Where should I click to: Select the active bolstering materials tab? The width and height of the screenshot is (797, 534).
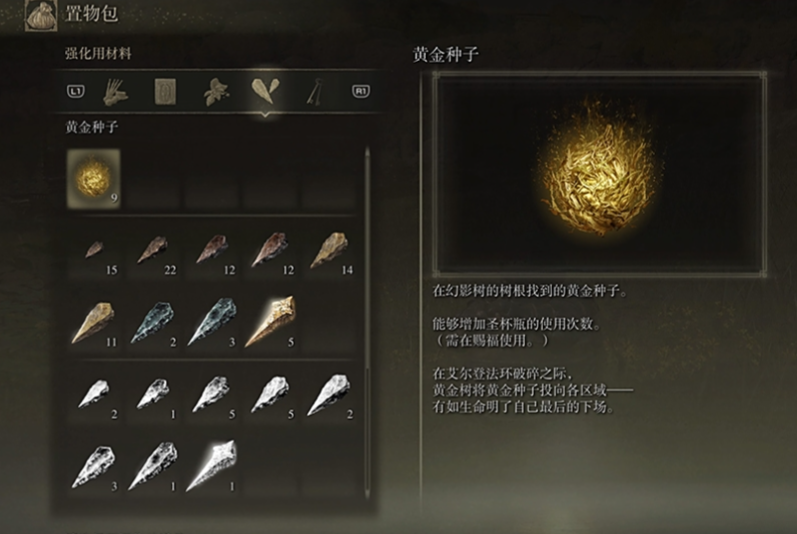265,92
